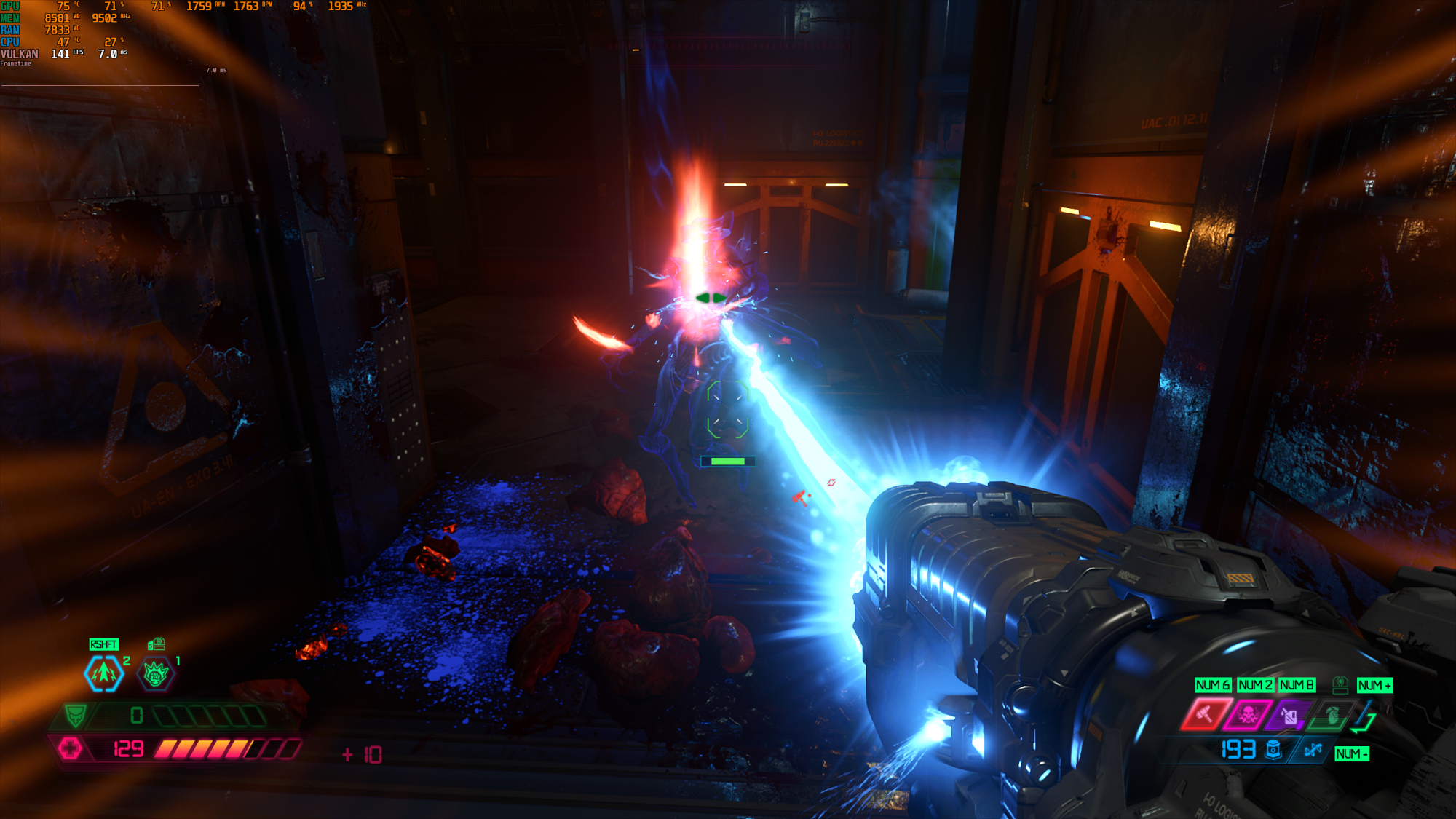Image resolution: width=1456 pixels, height=819 pixels.
Task: Click the green grenade-switch arrow icon
Action: coord(1364,717)
